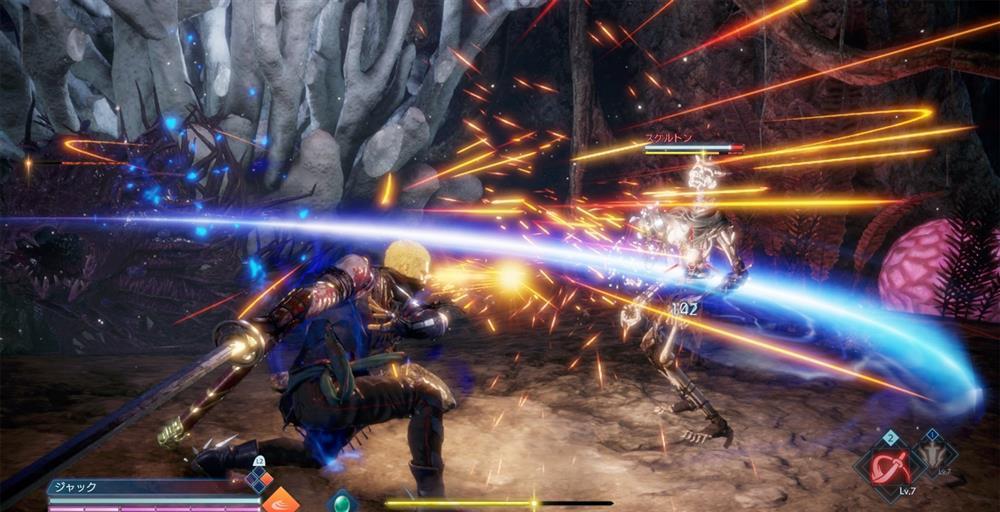This screenshot has height=512, width=1000.
Task: Click the small four-diamond command indicator
Action: coord(260,479)
